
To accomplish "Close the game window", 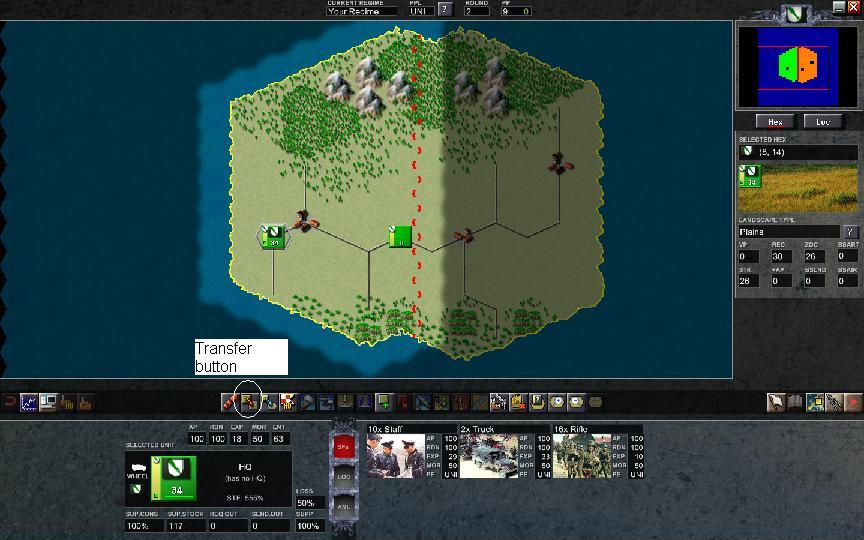I will pos(854,6).
